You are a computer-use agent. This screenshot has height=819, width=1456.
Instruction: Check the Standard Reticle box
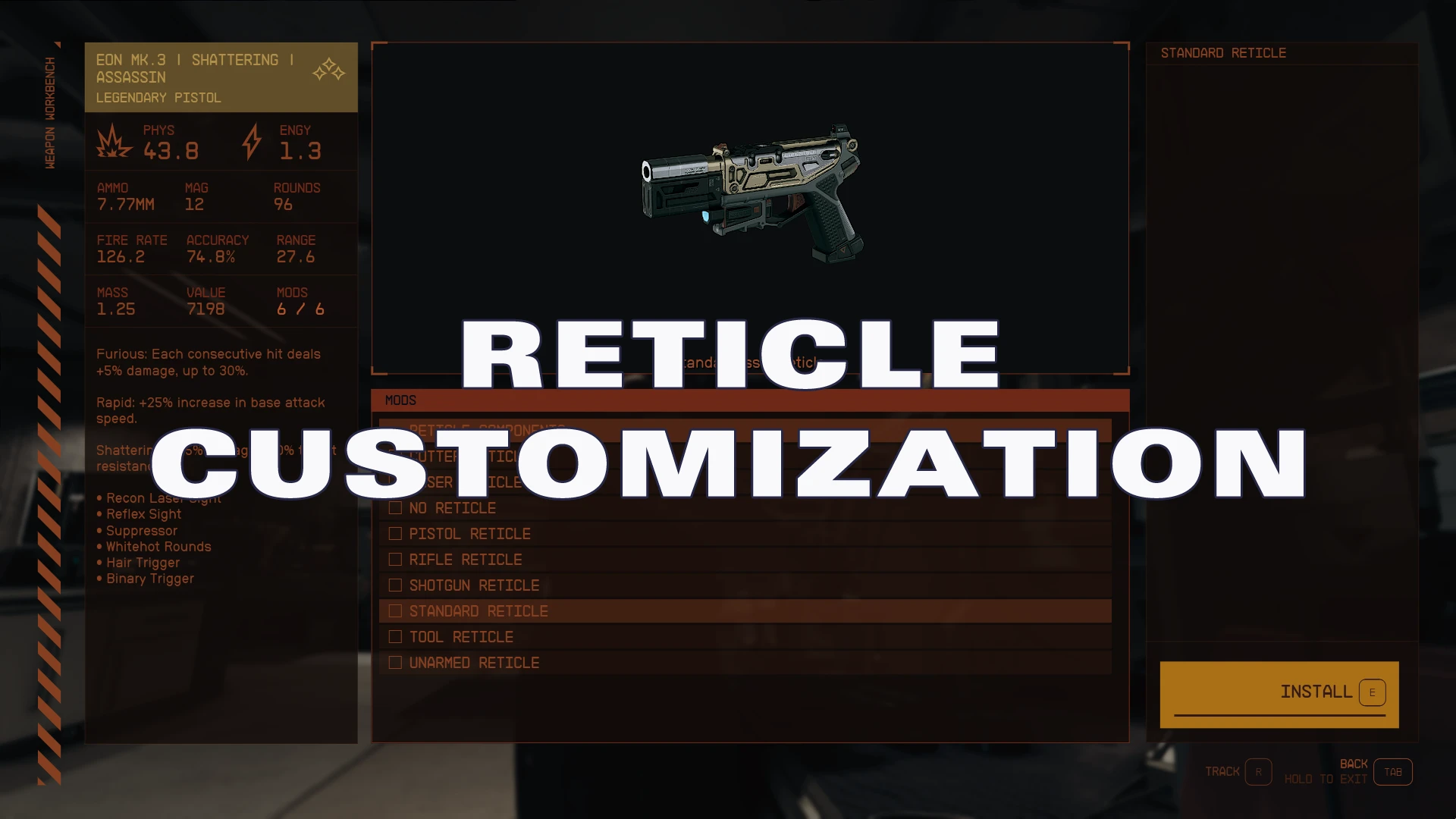pos(395,610)
